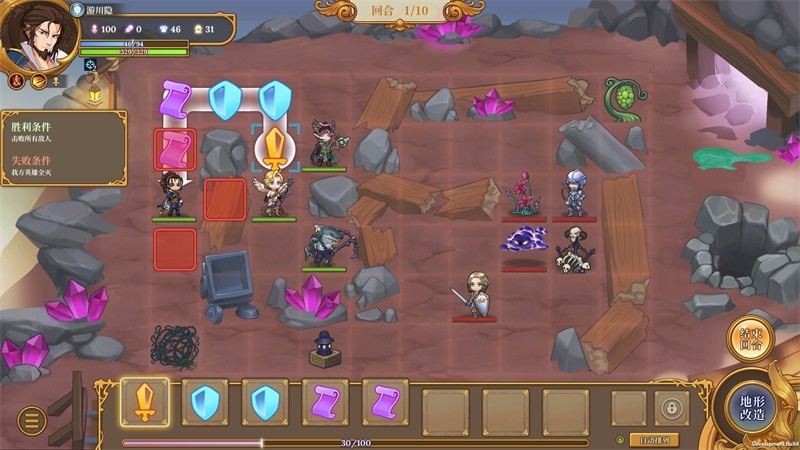Click the locked card slot padlock
The image size is (800, 450).
(x=671, y=408)
